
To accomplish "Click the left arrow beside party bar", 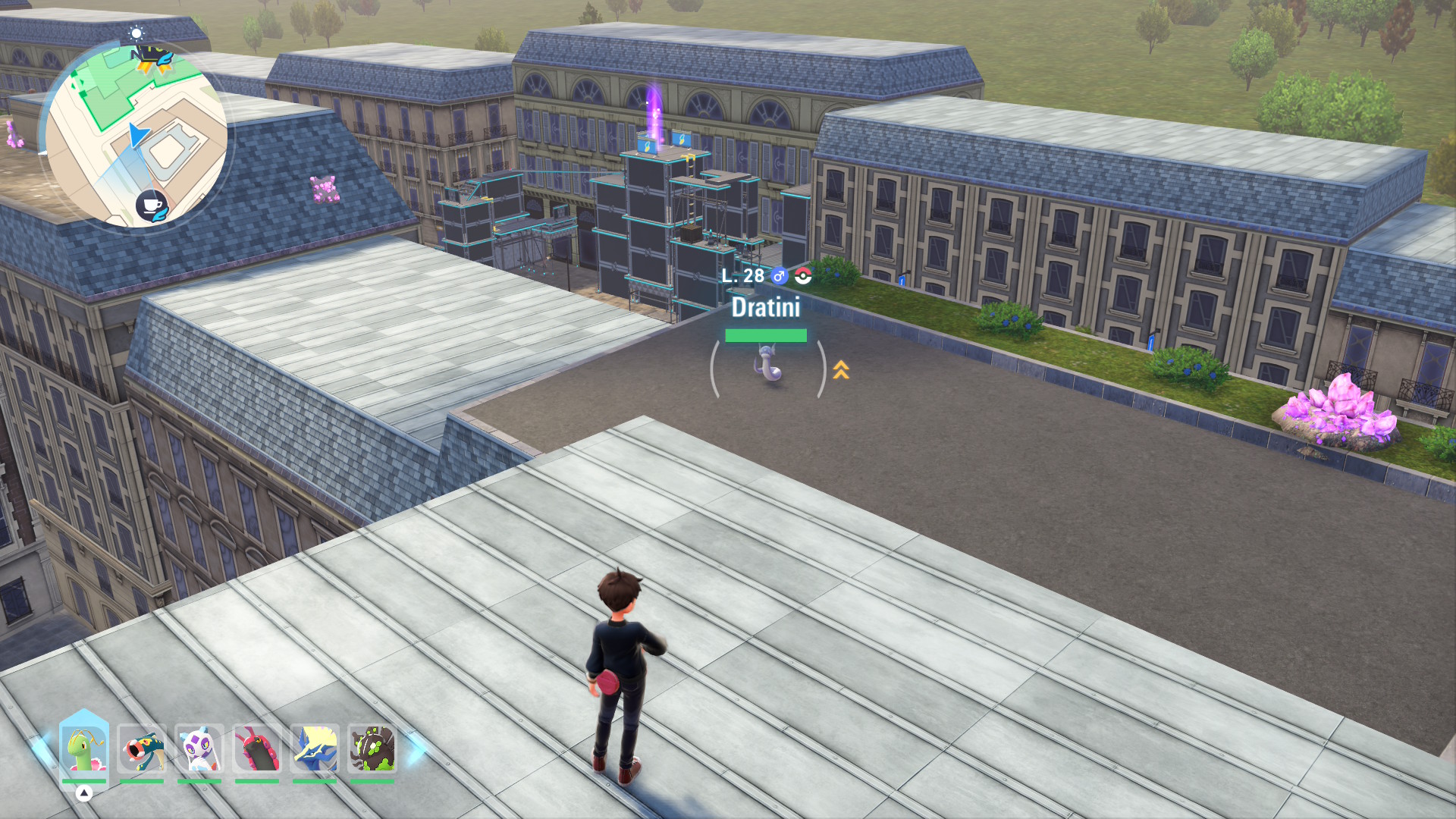I will pyautogui.click(x=42, y=749).
